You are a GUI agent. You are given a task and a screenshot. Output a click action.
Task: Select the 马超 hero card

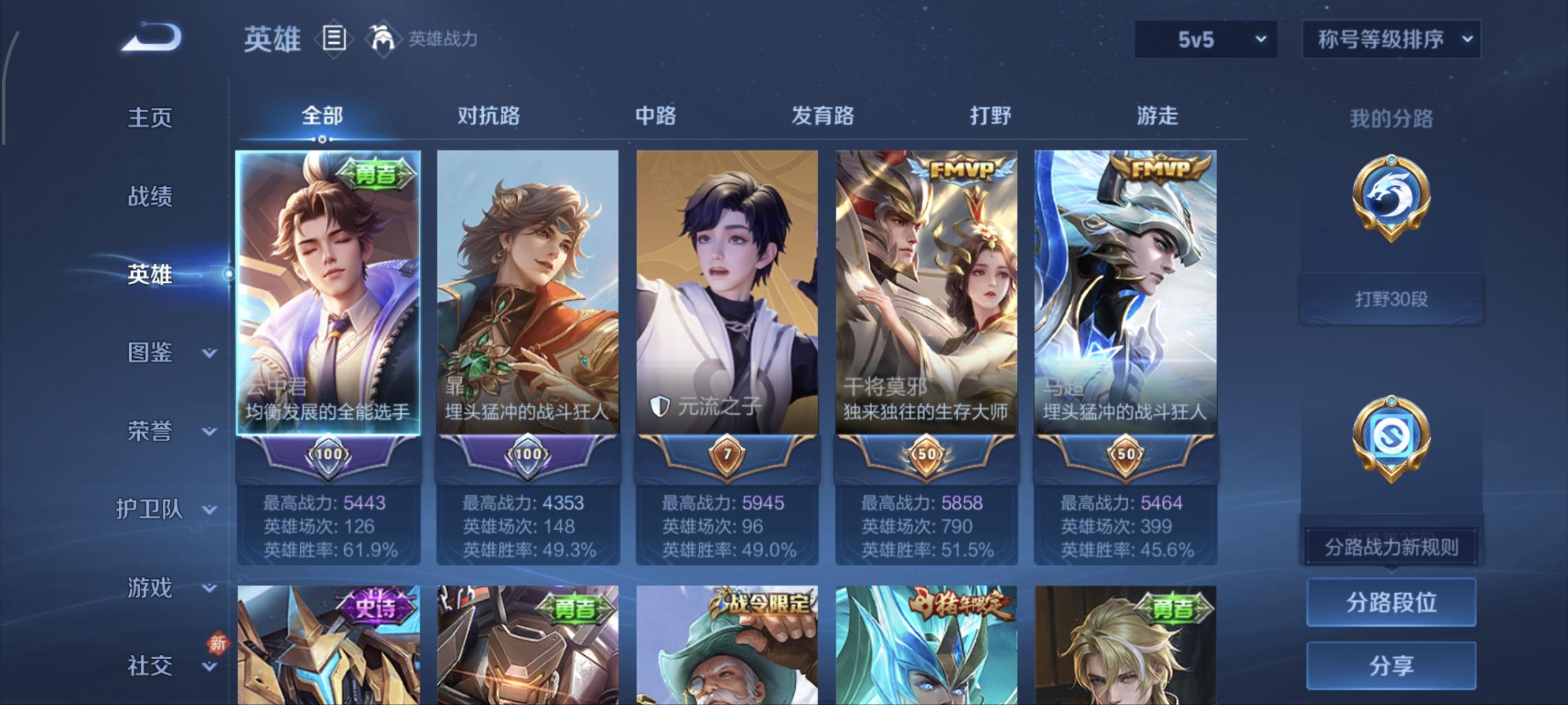pyautogui.click(x=1126, y=288)
